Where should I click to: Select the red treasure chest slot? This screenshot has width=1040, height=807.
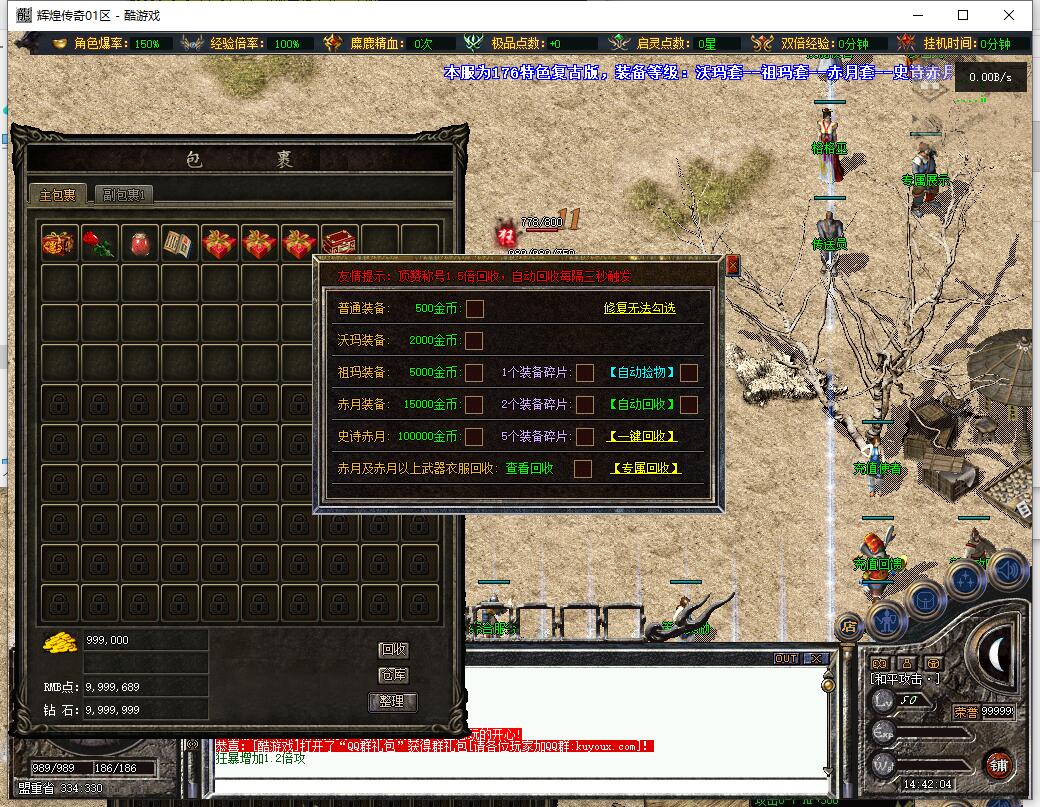[340, 243]
